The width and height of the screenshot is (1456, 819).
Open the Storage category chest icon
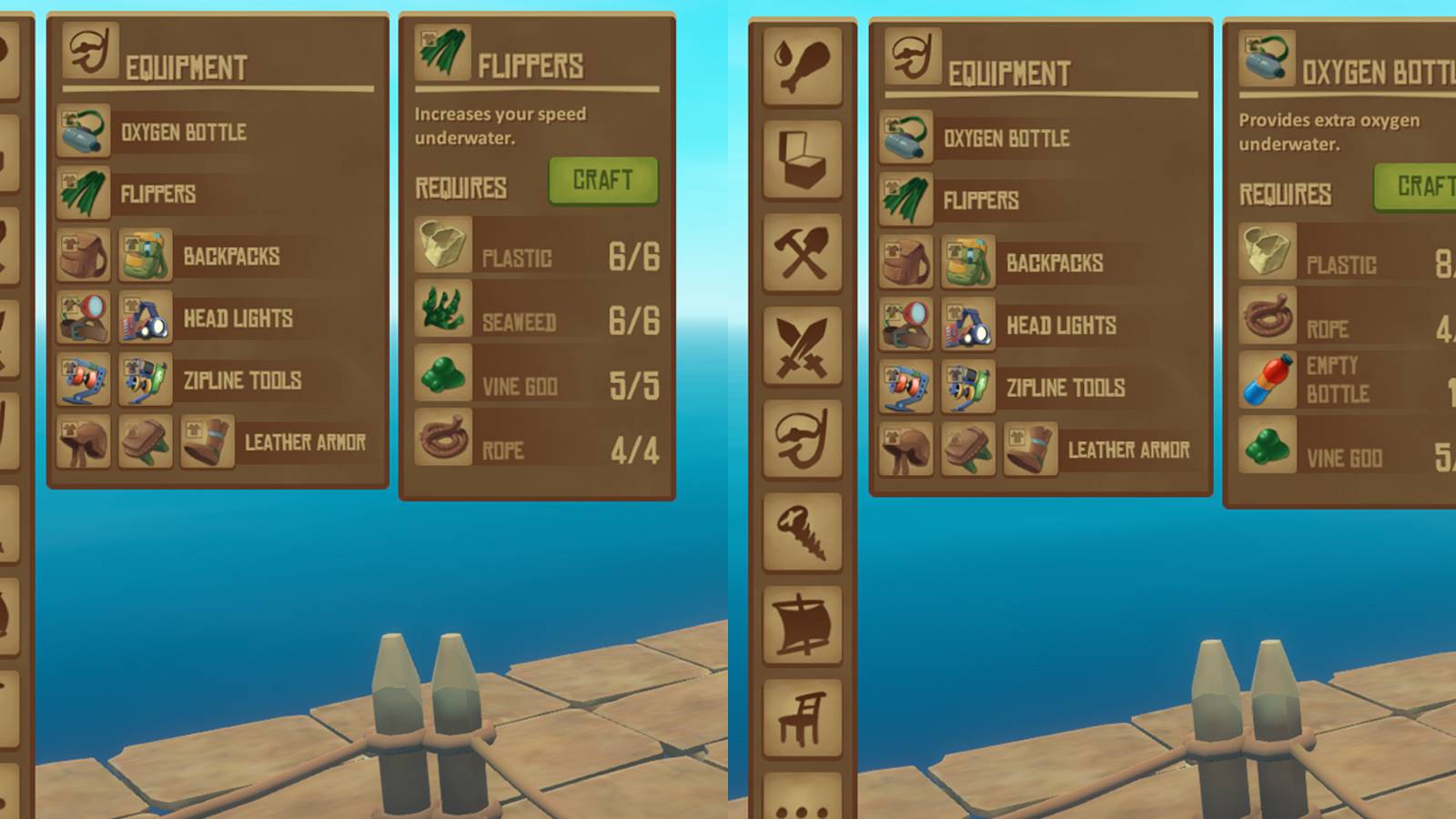[804, 157]
